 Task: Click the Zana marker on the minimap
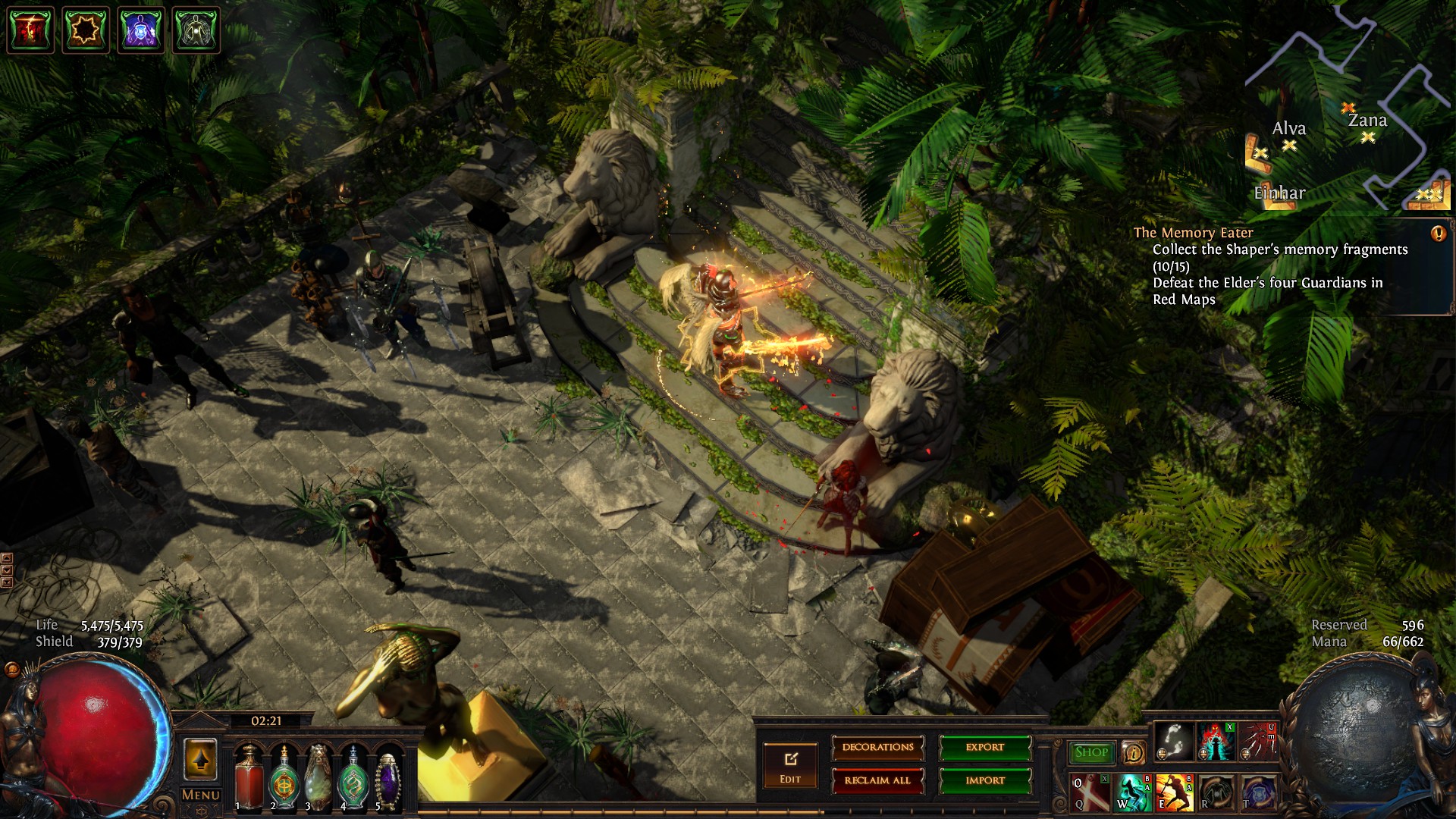click(x=1367, y=137)
